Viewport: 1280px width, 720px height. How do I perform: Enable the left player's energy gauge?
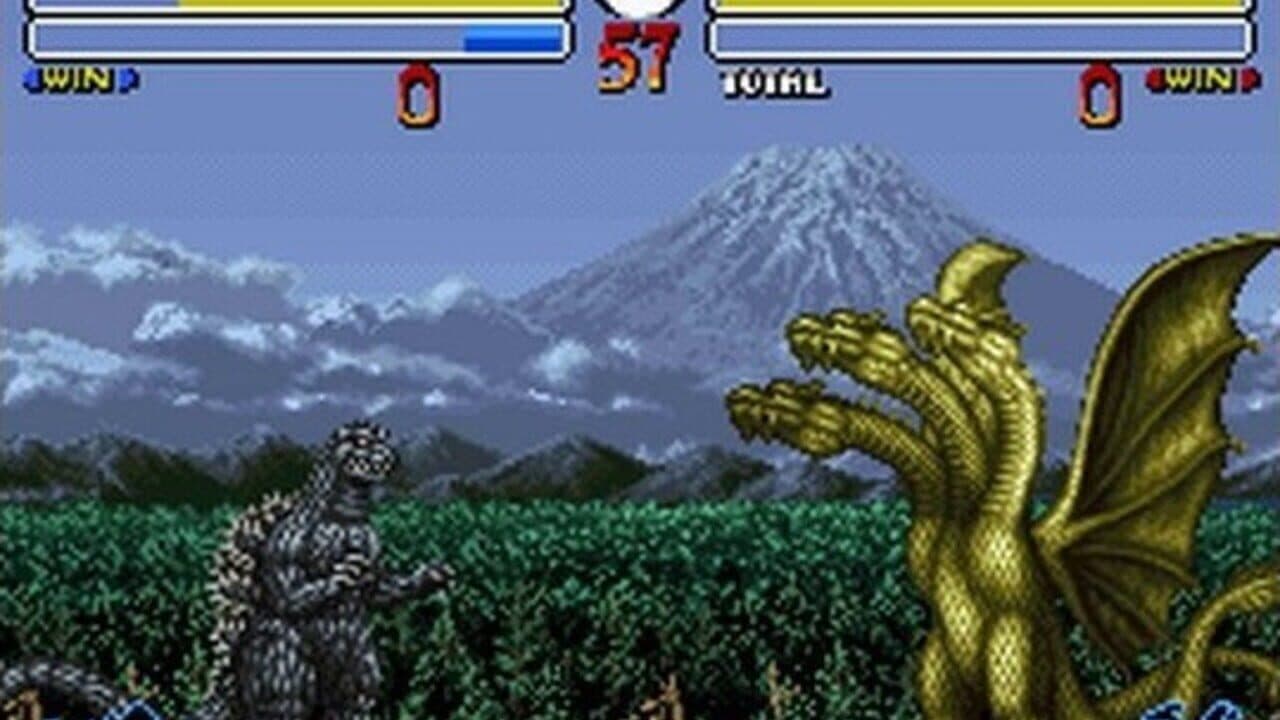300,38
